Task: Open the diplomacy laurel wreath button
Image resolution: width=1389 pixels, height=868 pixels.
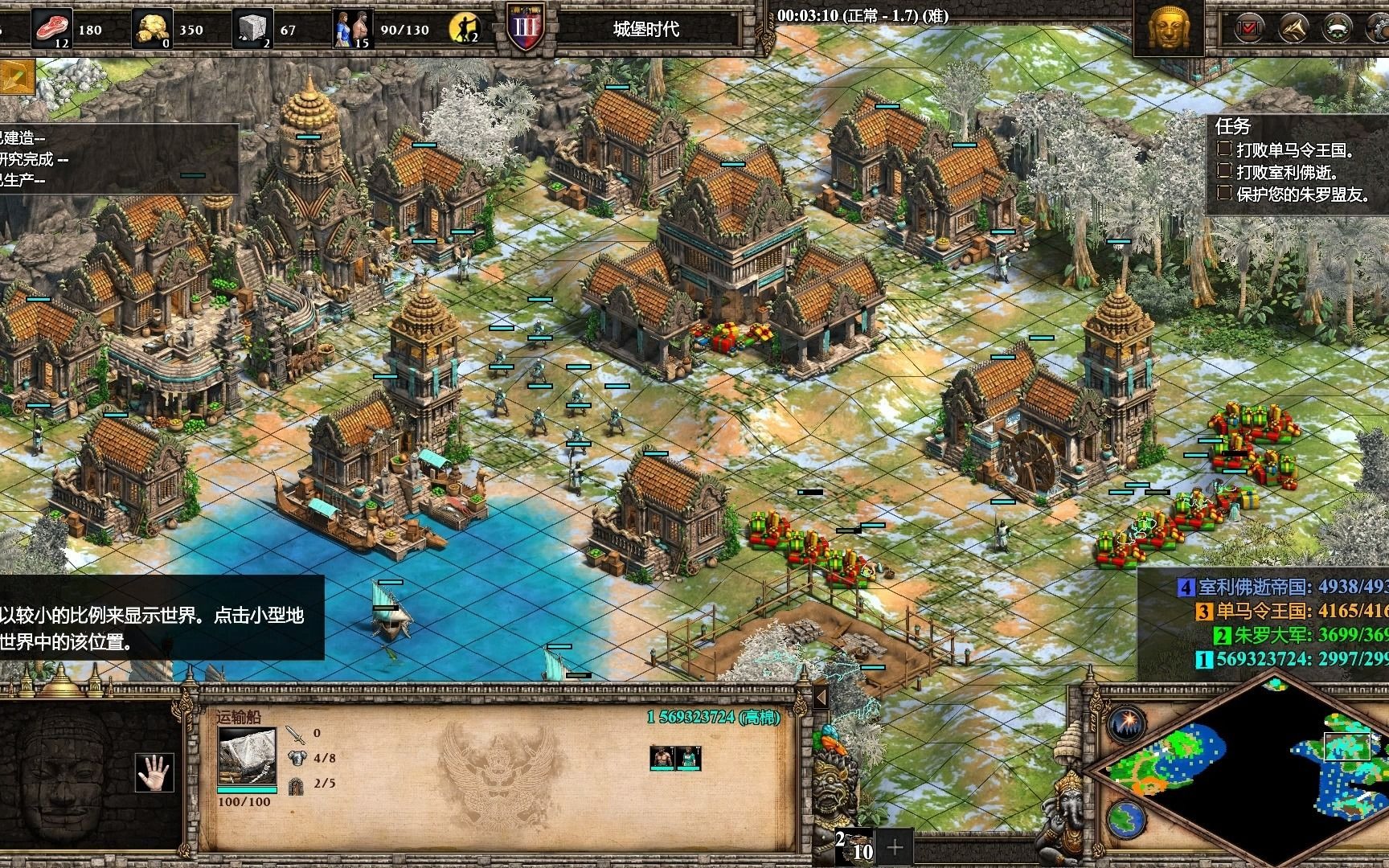Action: (x=1337, y=29)
